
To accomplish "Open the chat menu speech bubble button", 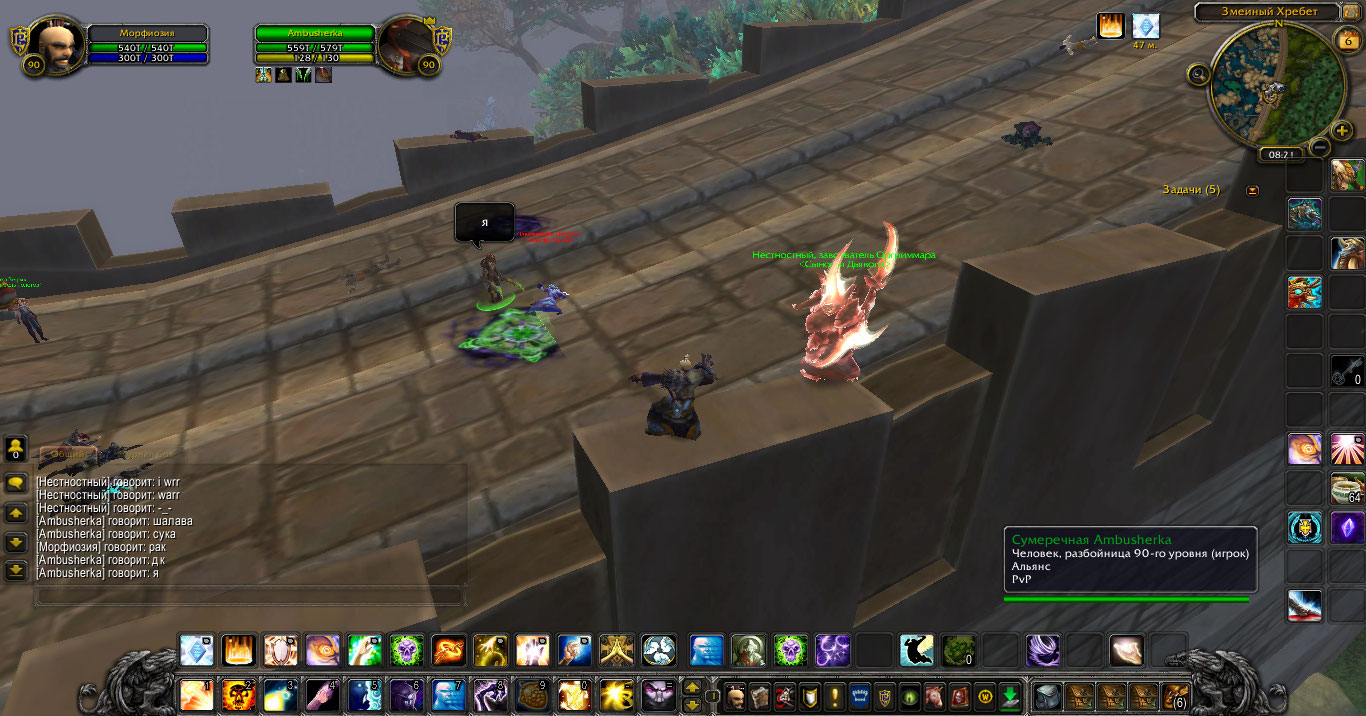I will (x=16, y=483).
